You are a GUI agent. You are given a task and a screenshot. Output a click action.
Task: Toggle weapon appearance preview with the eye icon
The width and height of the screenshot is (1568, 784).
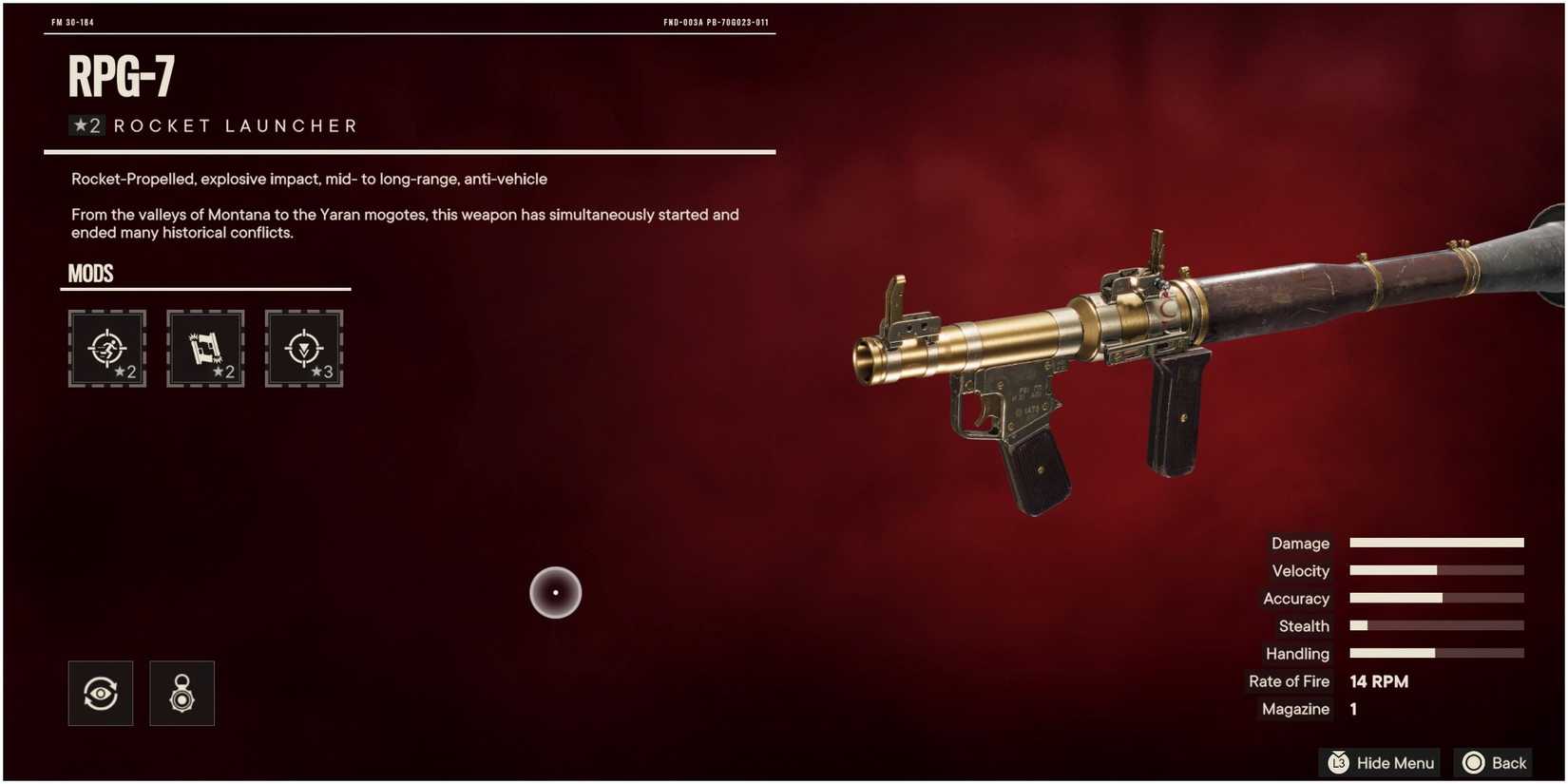[x=100, y=693]
